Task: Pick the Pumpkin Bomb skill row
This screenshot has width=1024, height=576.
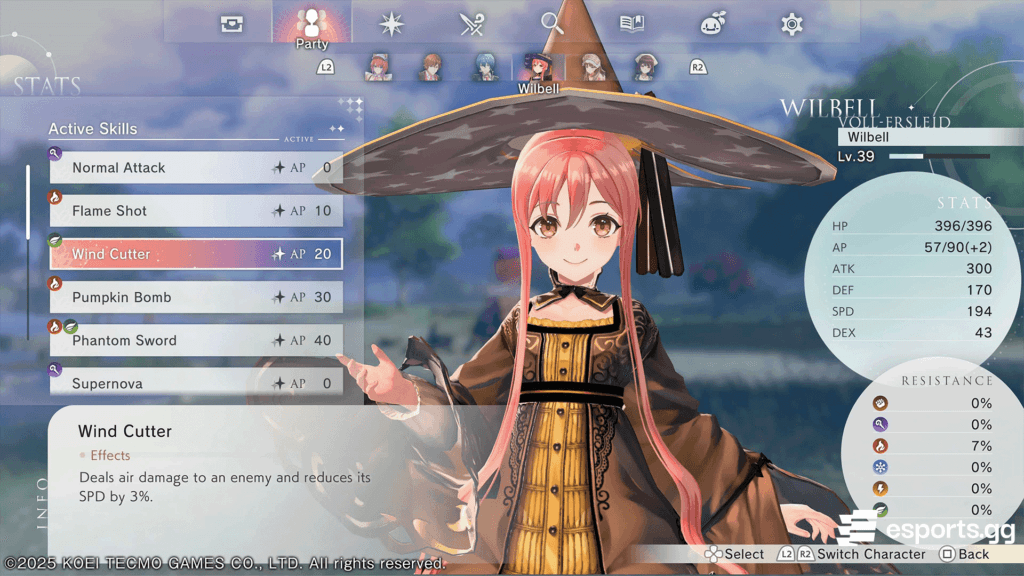Action: (196, 297)
